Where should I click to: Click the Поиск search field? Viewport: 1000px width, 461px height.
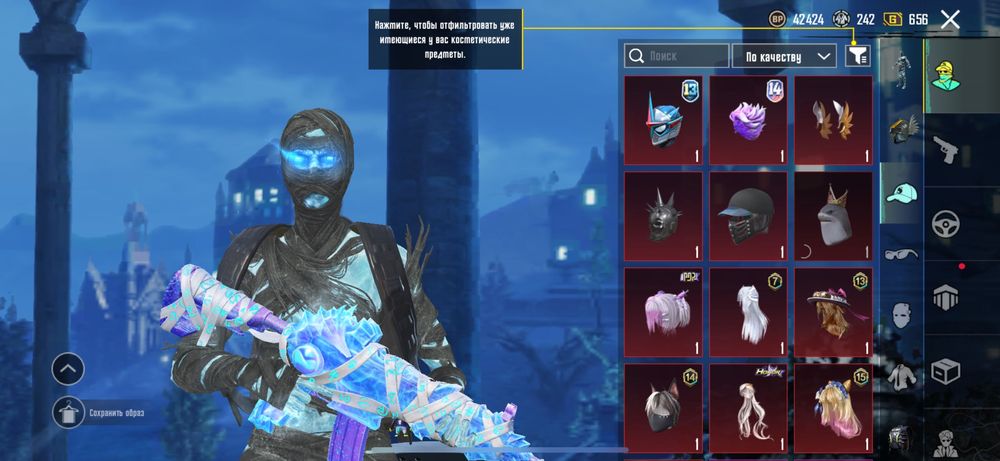pyautogui.click(x=676, y=56)
